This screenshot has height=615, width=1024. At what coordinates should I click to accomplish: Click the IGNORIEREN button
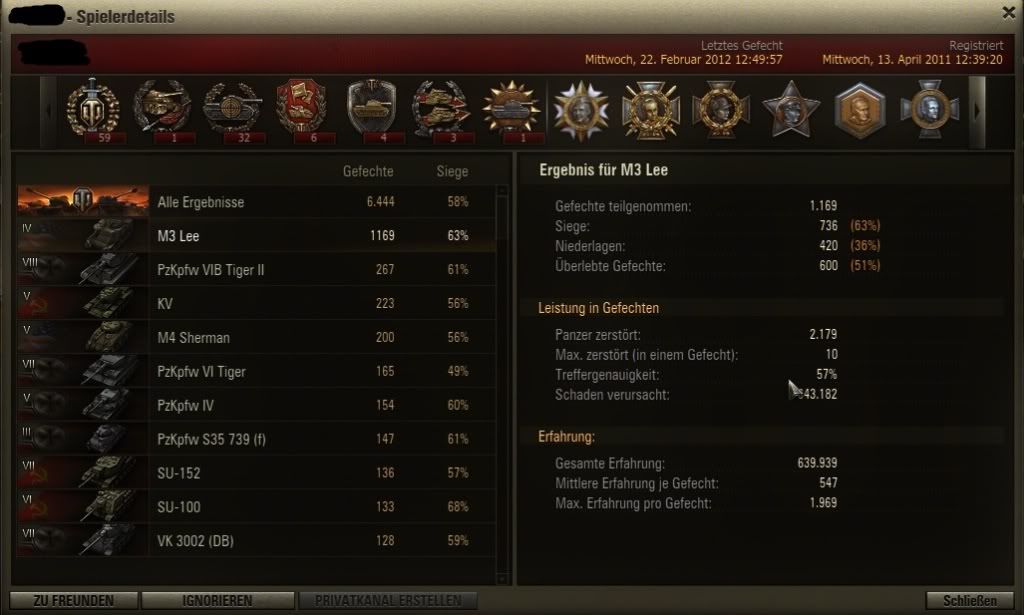(216, 600)
